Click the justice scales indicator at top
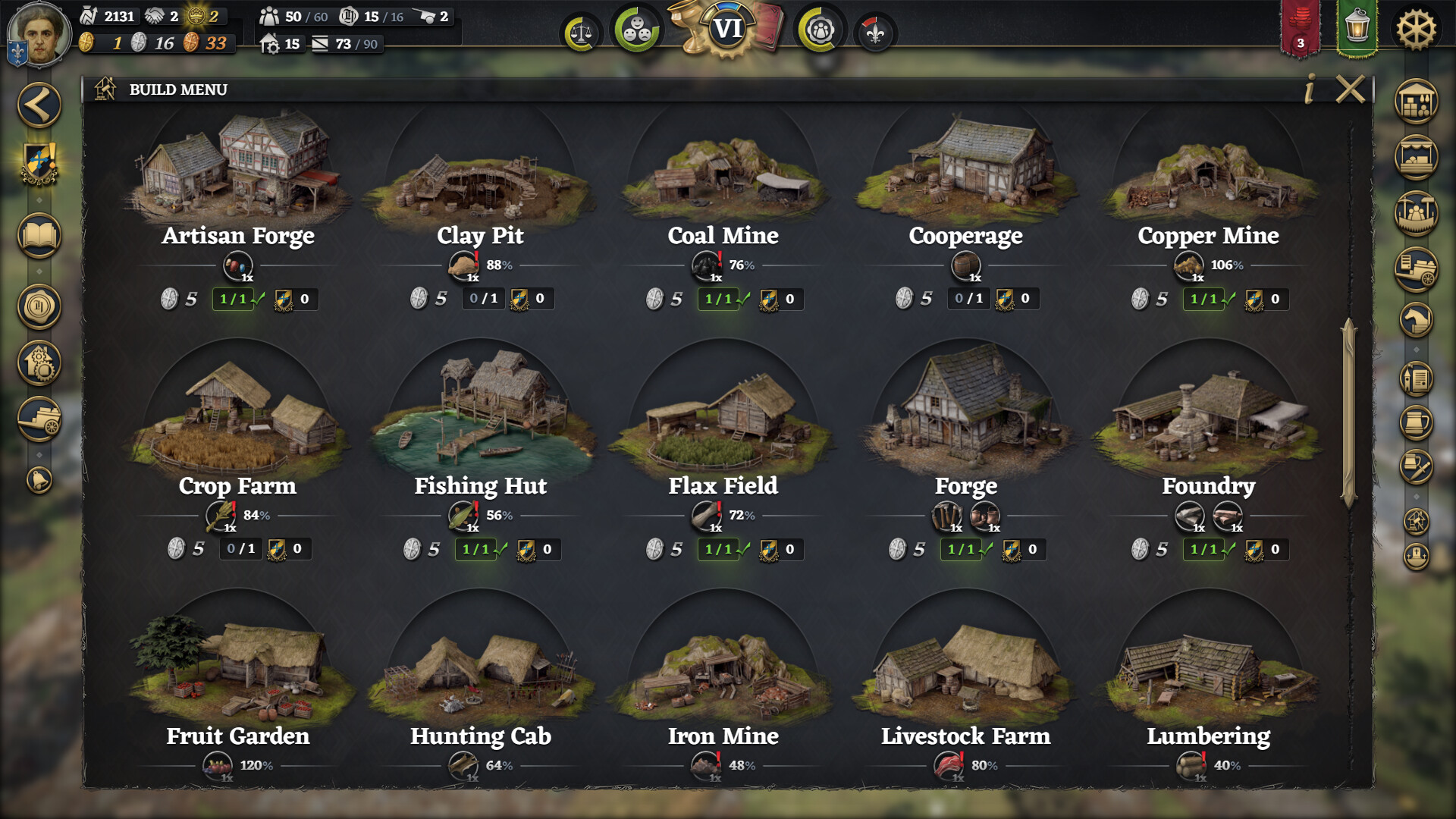The image size is (1456, 819). pos(582,33)
